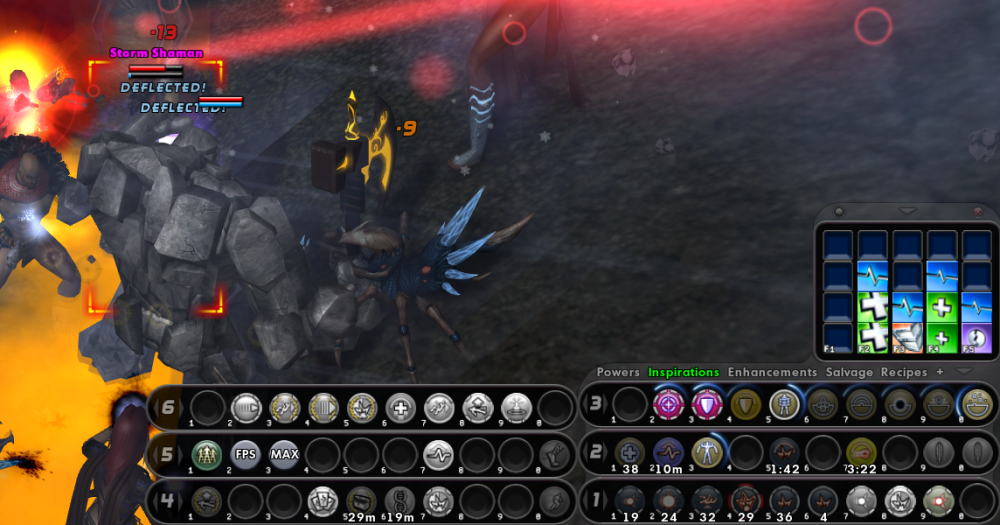
Task: Click the FPS macro button
Action: pos(246,453)
